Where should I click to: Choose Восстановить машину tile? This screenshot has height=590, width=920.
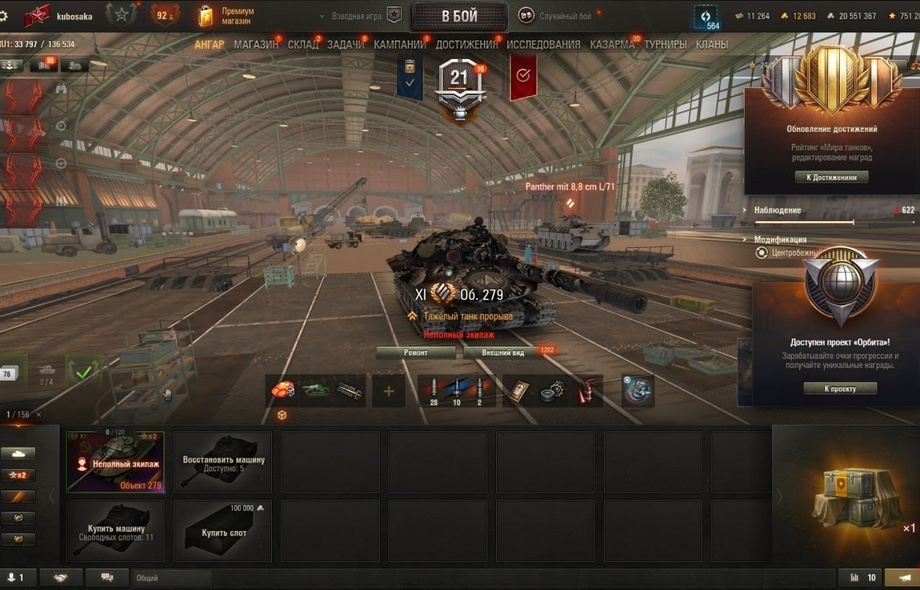coord(223,462)
